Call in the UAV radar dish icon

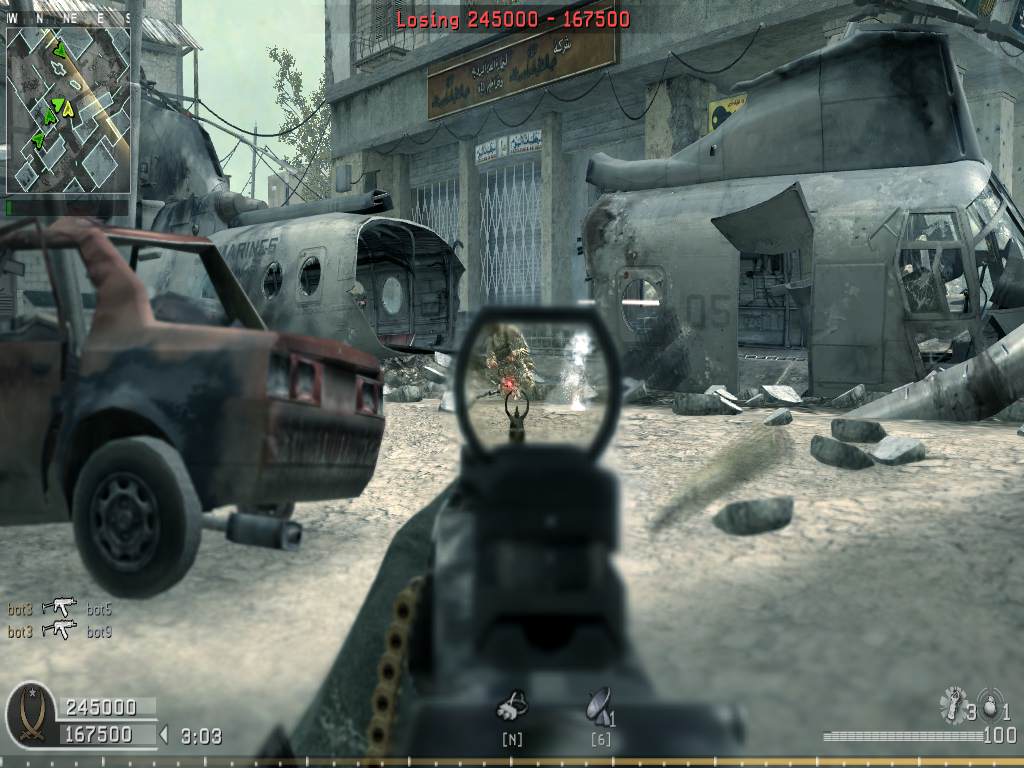click(598, 706)
